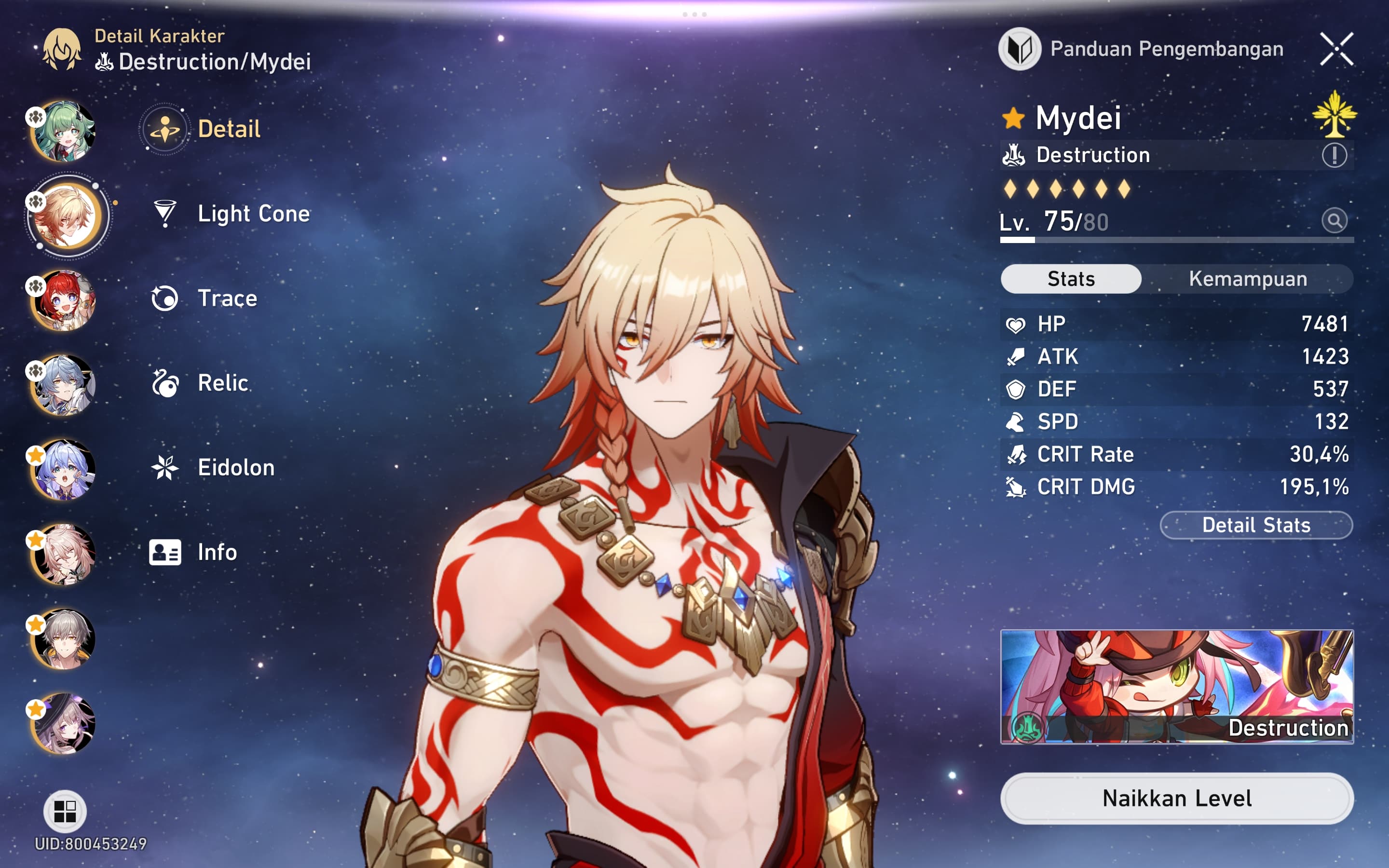Switch to the Stats tab
1389x868 pixels.
click(x=1071, y=279)
